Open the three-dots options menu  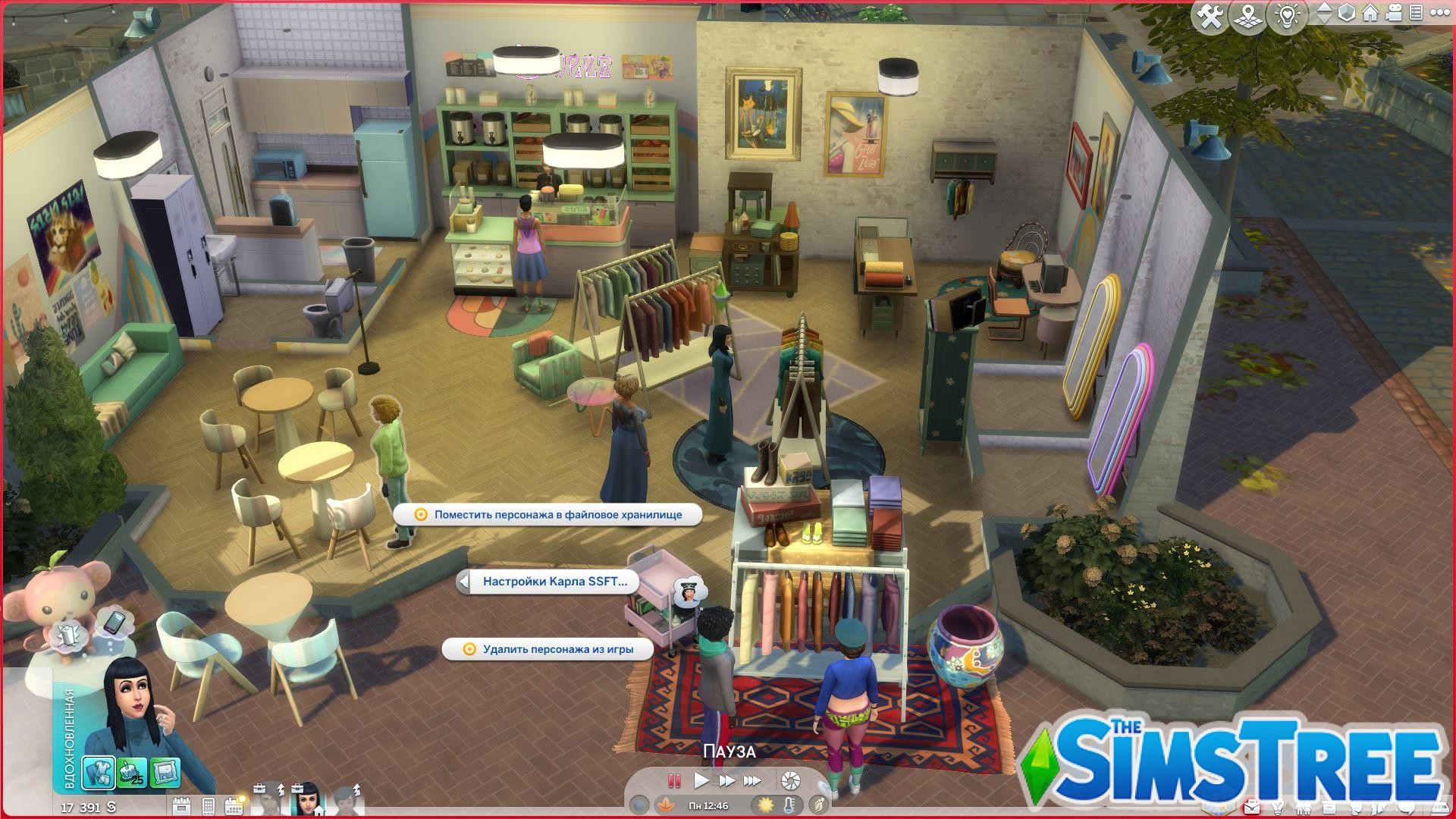tap(1441, 11)
